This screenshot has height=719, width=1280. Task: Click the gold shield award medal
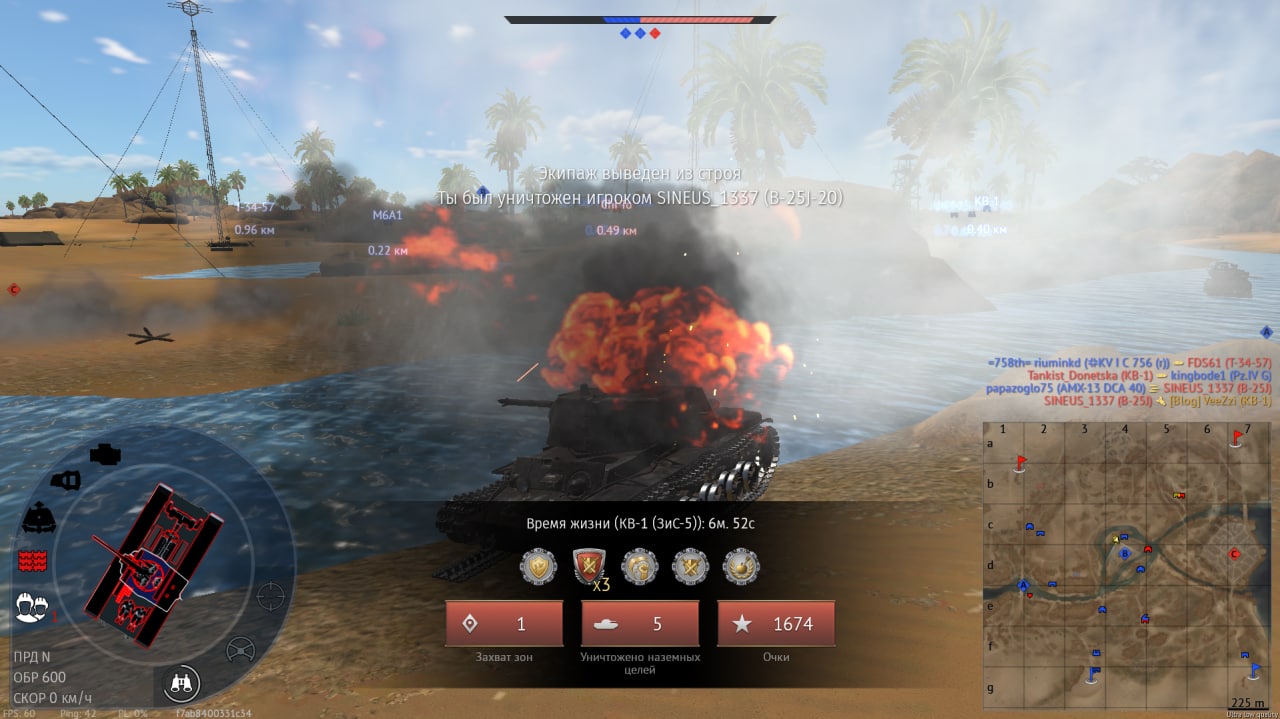click(x=538, y=567)
